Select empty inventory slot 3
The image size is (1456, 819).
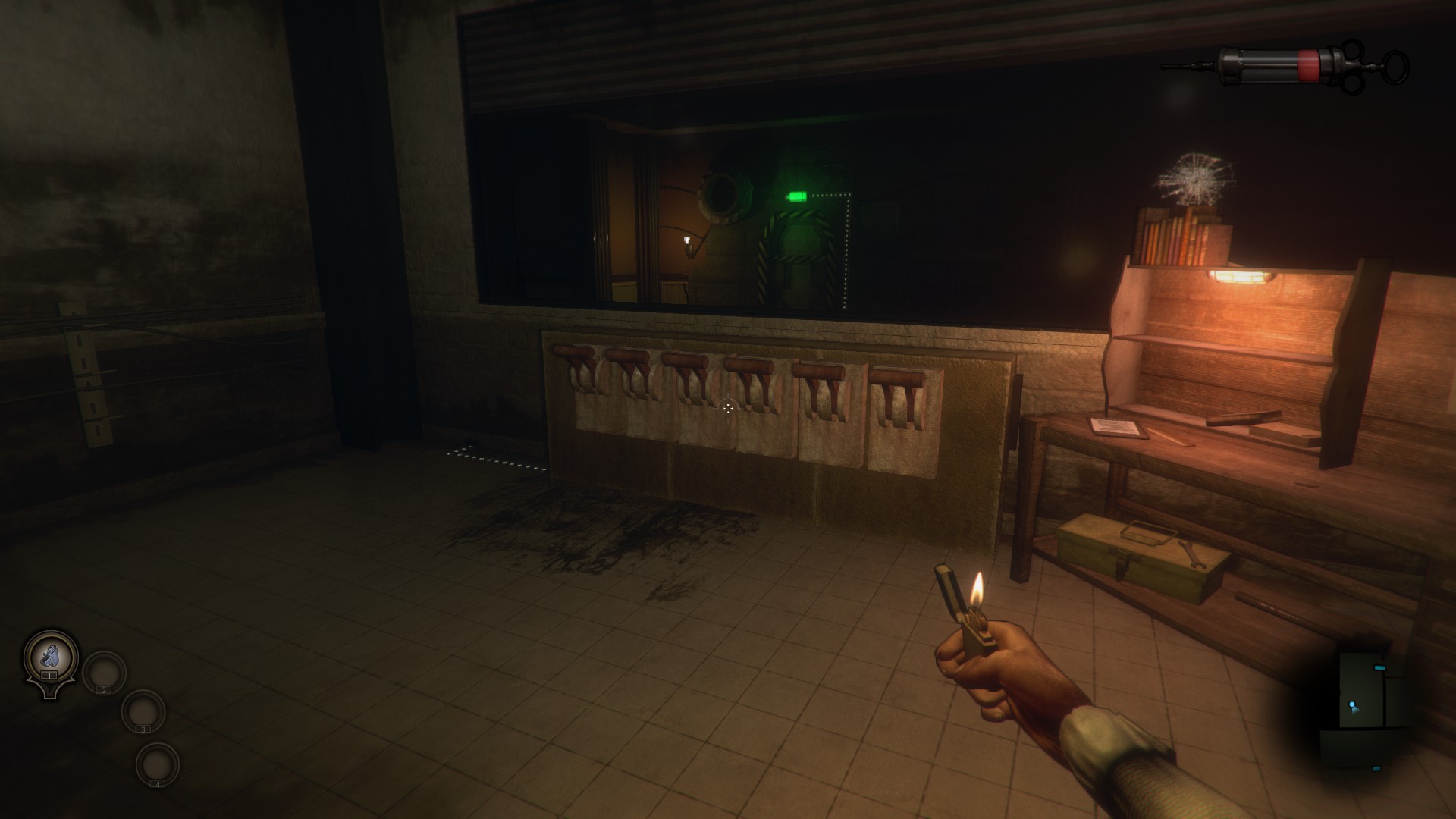(x=143, y=711)
